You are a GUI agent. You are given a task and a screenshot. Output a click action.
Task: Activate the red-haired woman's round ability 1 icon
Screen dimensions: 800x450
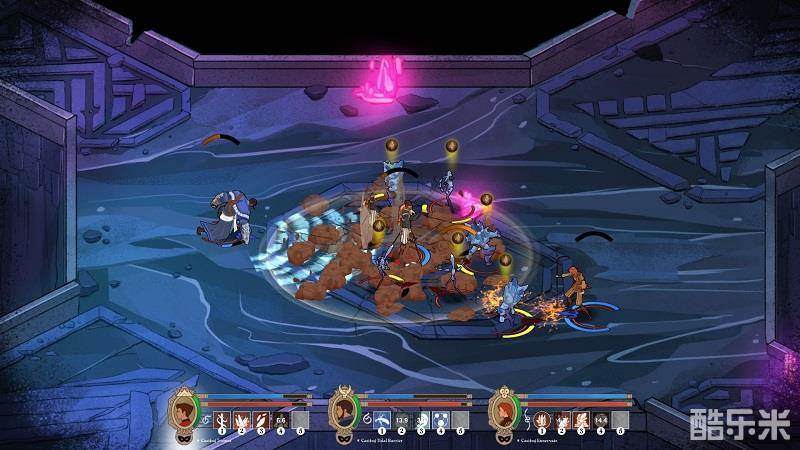(542, 419)
